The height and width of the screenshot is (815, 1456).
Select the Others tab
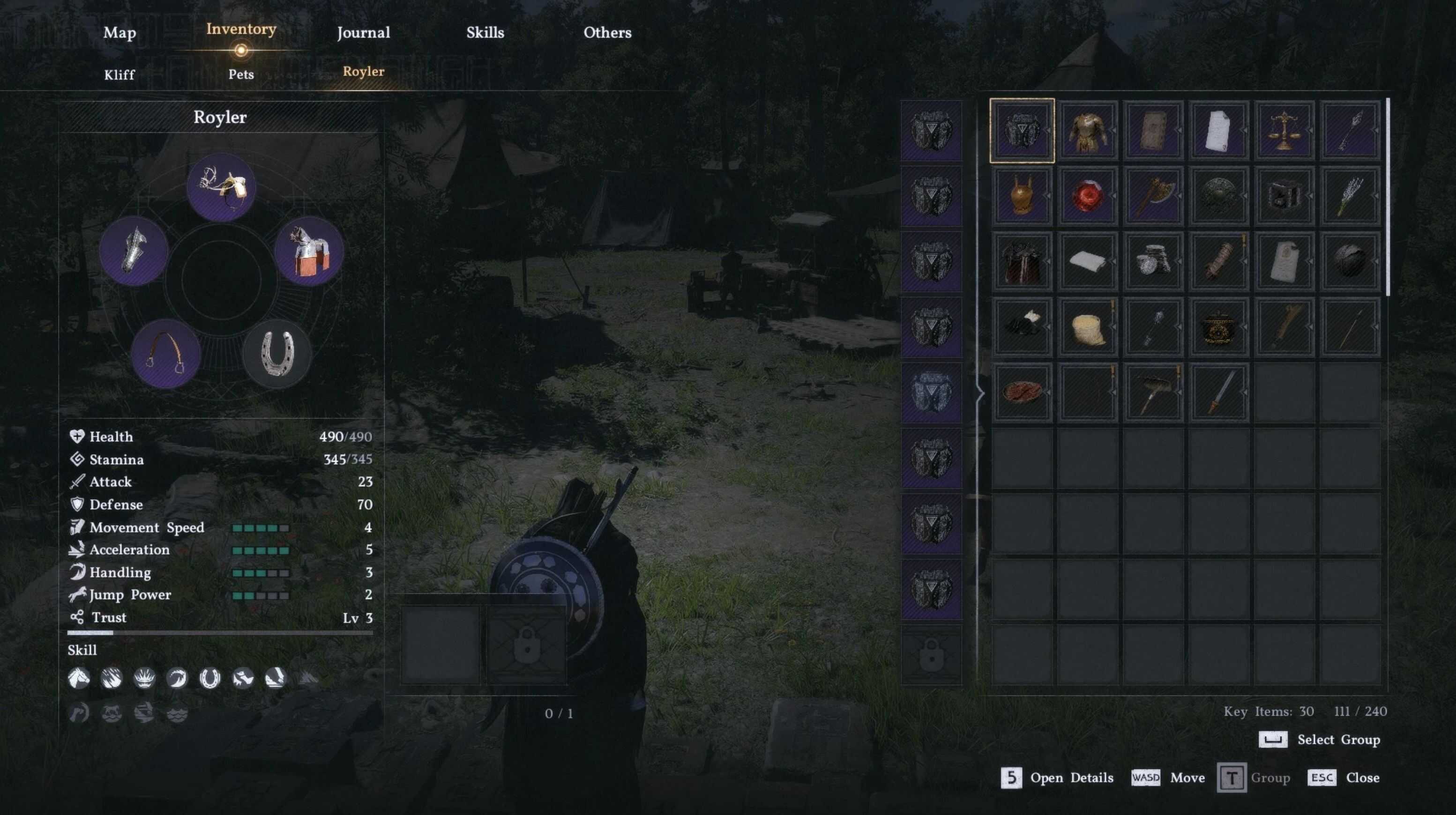[x=607, y=33]
